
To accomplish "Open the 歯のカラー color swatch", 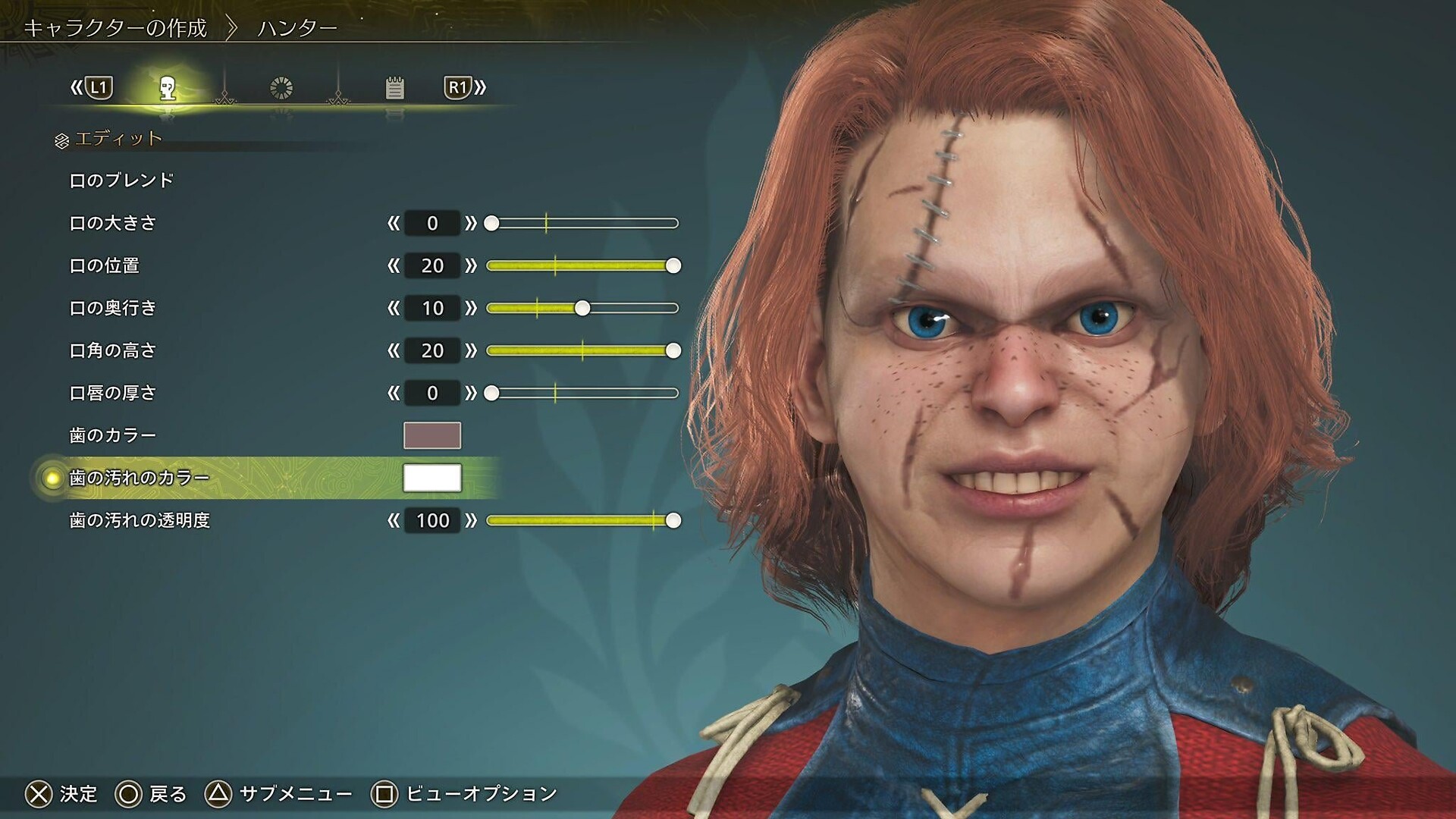I will click(x=432, y=435).
